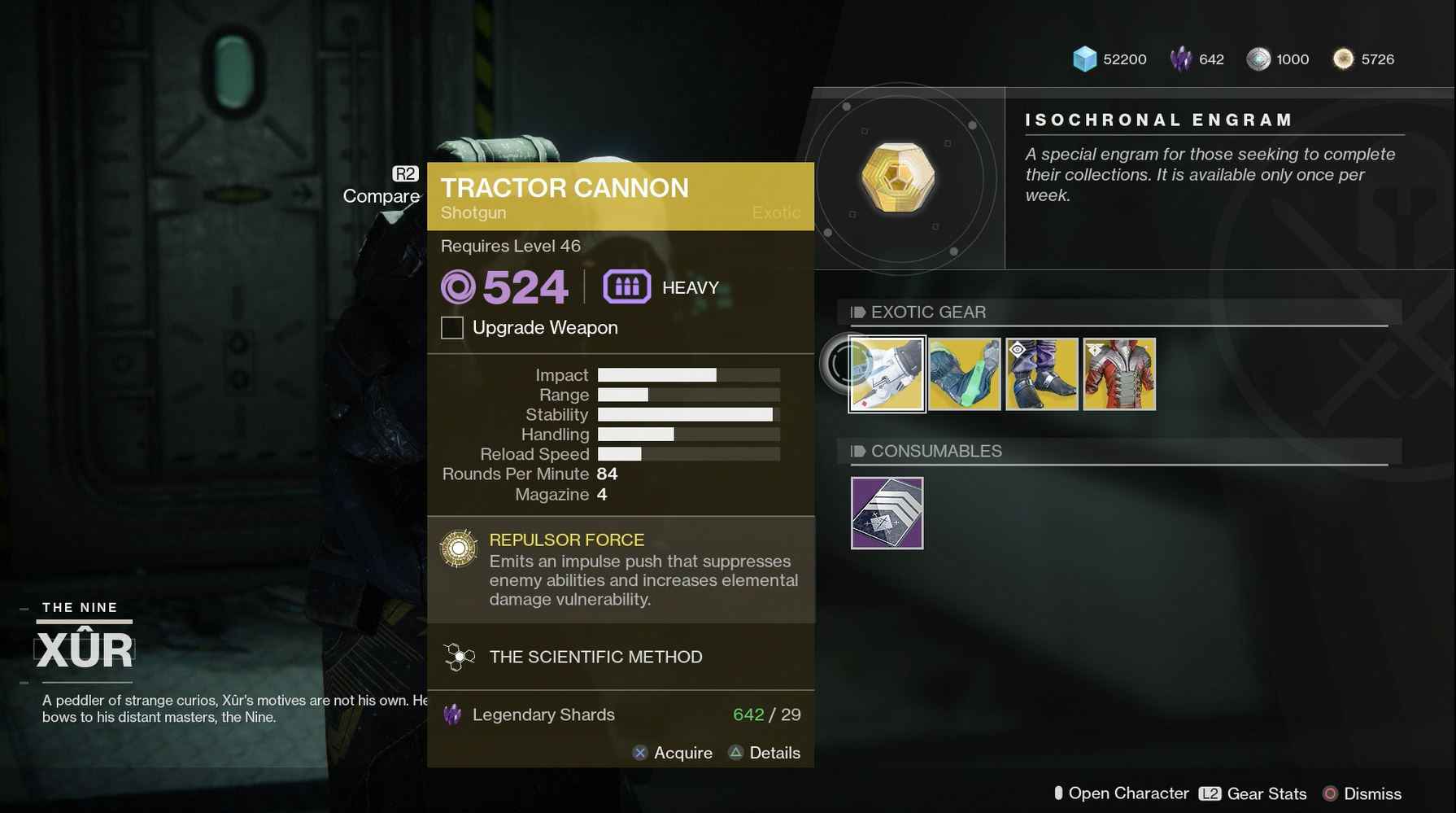Select the green-striped exotic gauntlets
This screenshot has height=813, width=1456.
pos(964,374)
